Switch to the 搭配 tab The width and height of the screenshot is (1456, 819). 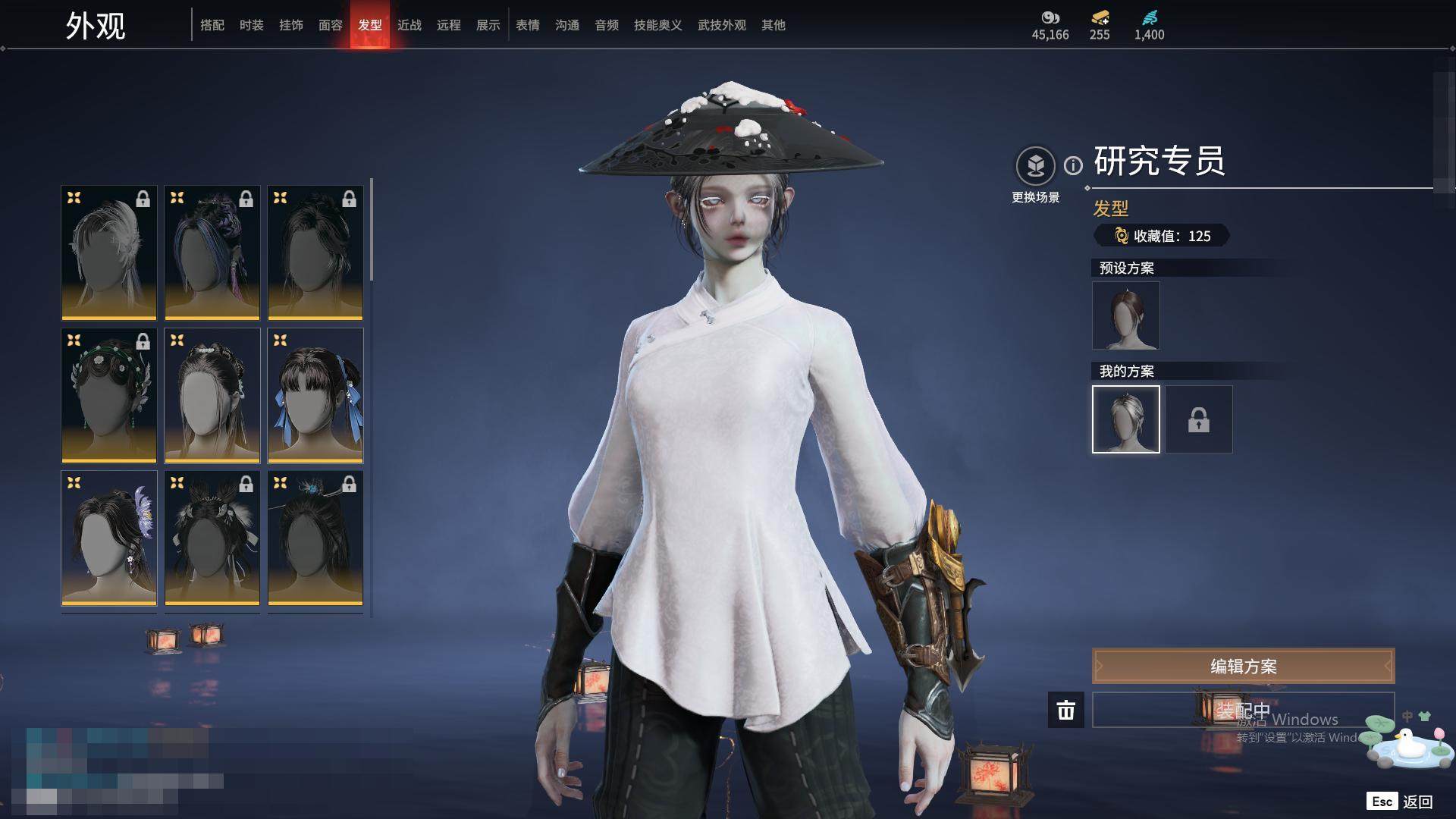212,25
